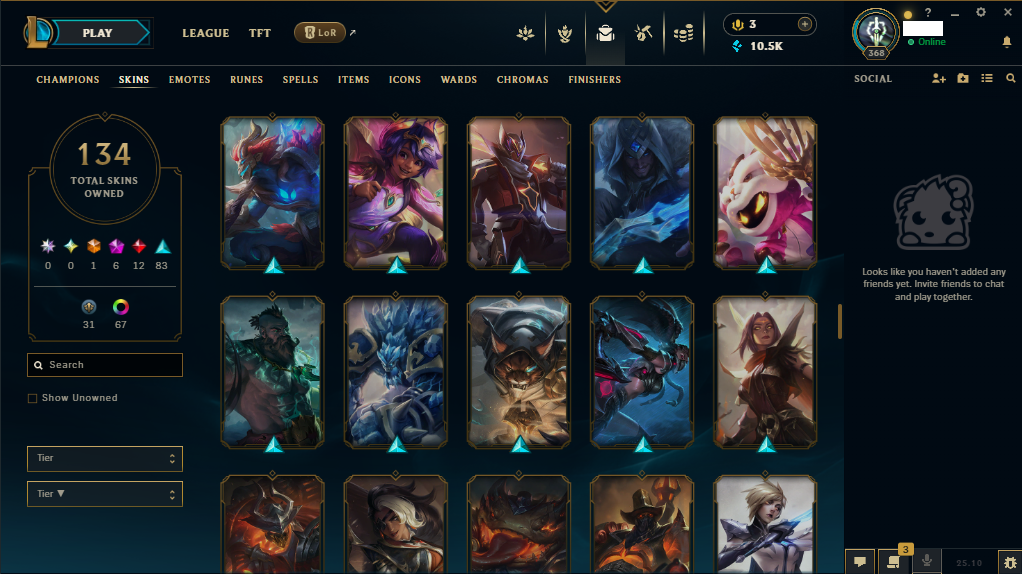The height and width of the screenshot is (574, 1022).
Task: Select the SPELLS tab
Action: [x=300, y=80]
